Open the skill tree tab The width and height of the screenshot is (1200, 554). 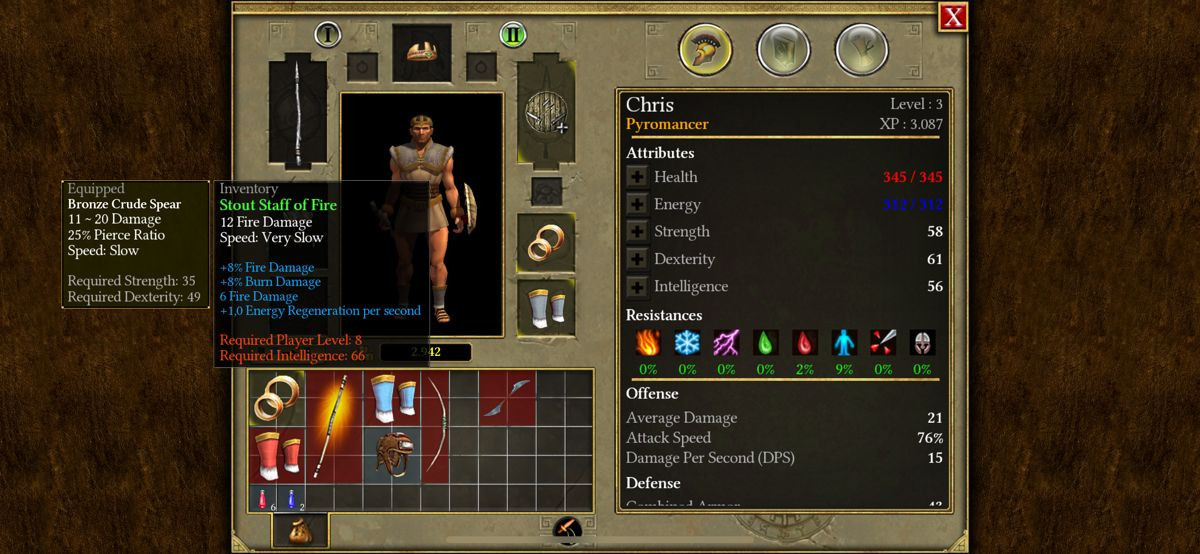861,50
